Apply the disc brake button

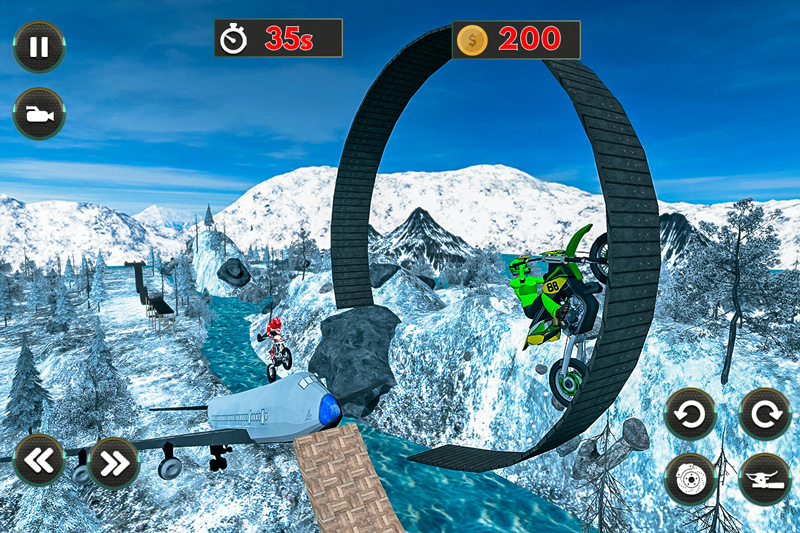pyautogui.click(x=690, y=479)
